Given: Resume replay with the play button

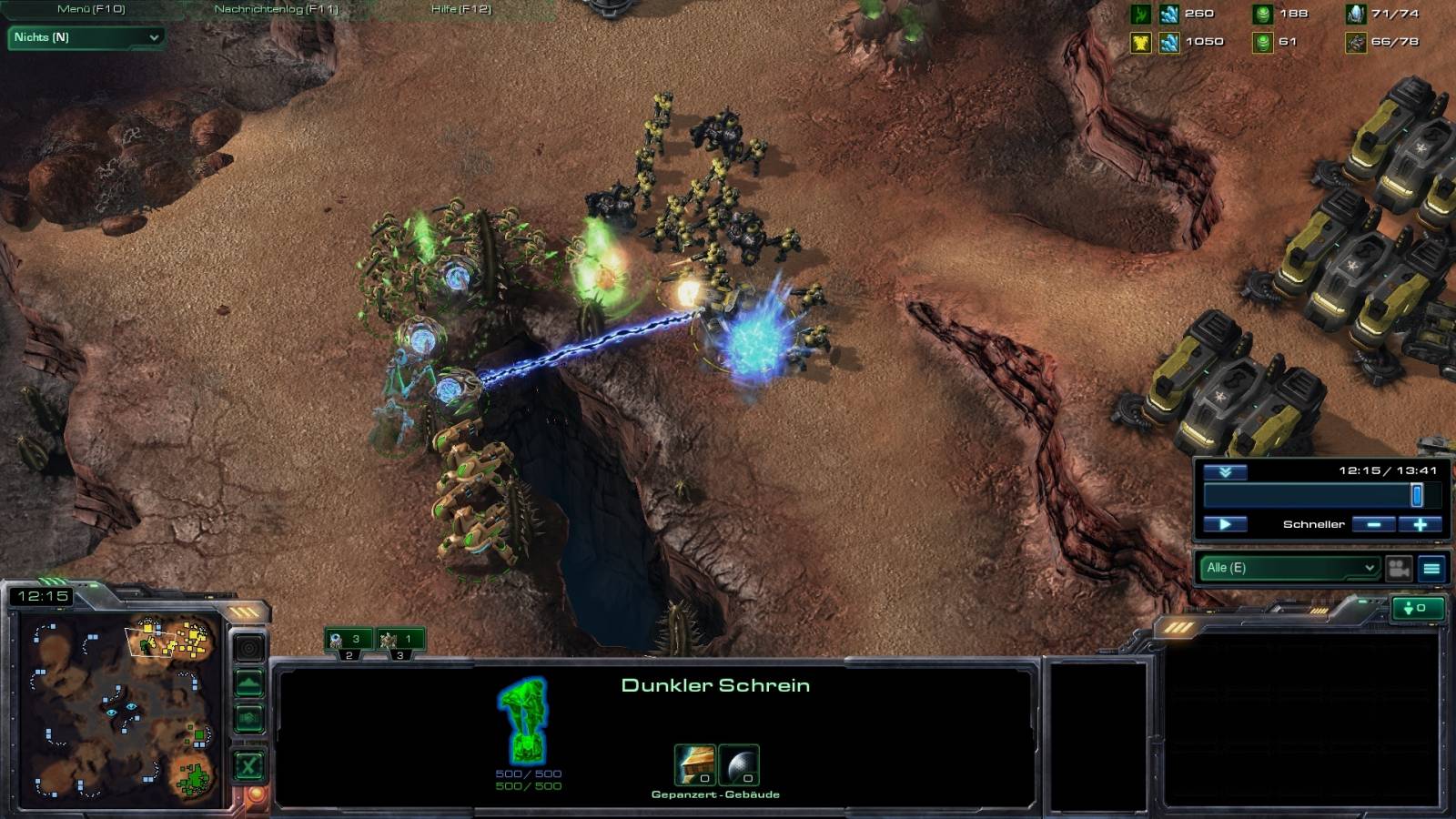Looking at the screenshot, I should (1225, 524).
